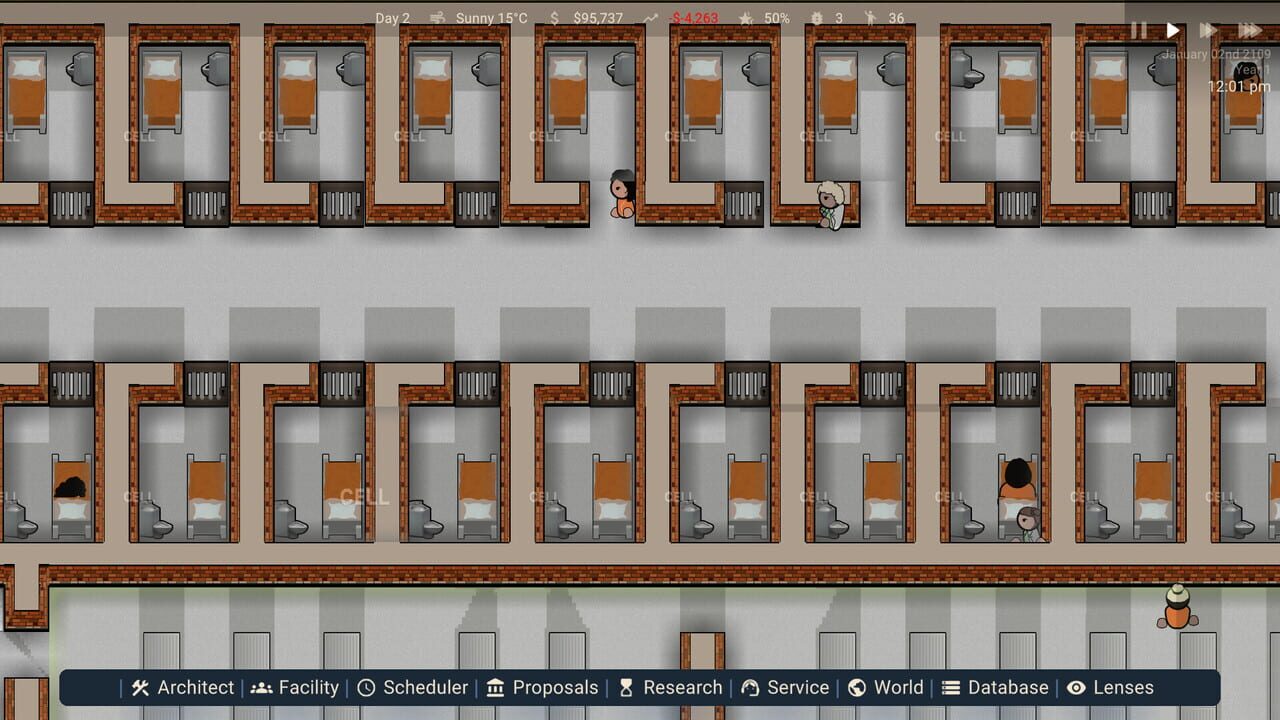The image size is (1280, 720).
Task: Click the Lenses eye icon
Action: [1078, 687]
